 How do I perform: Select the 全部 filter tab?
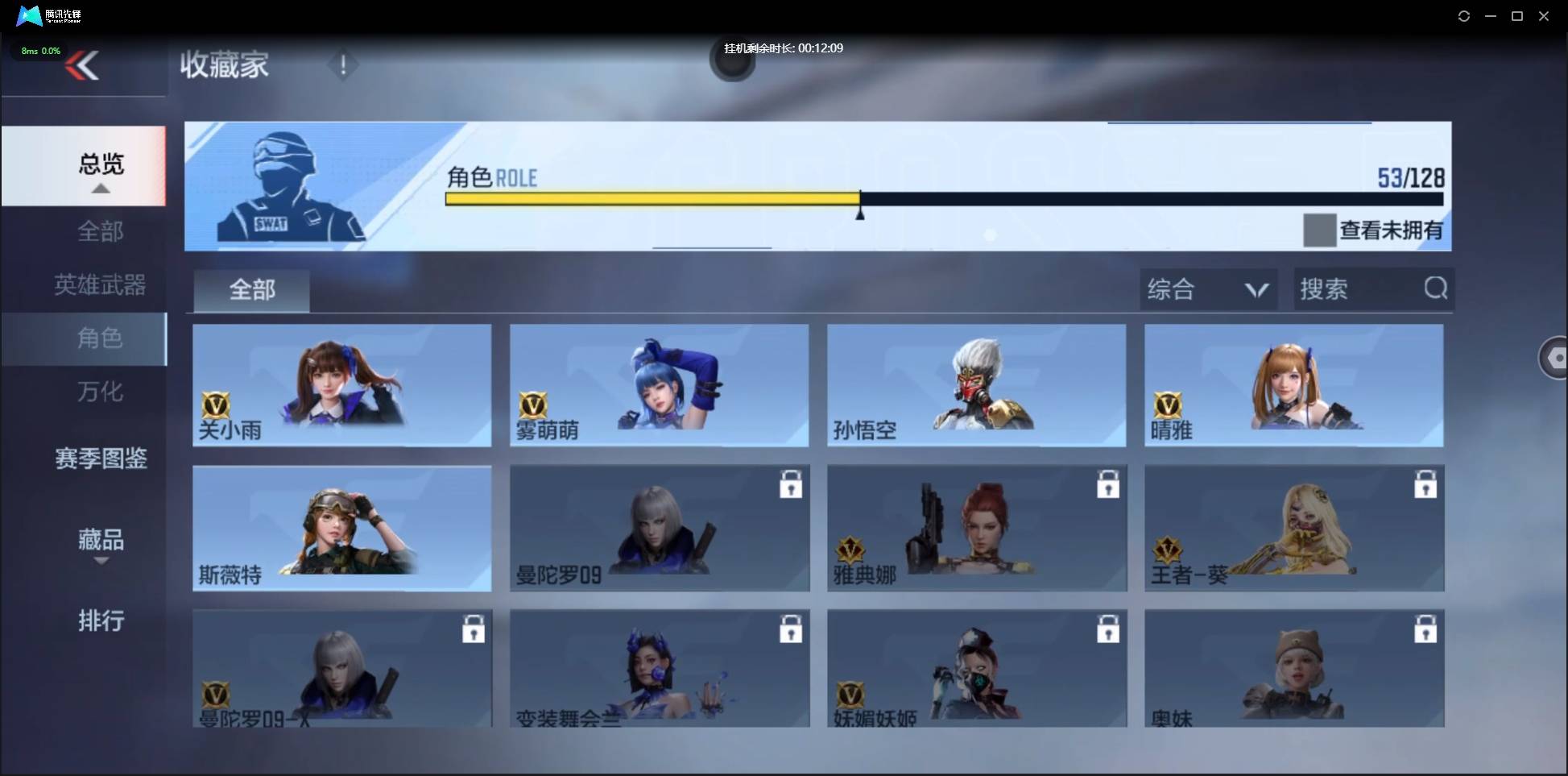[250, 288]
